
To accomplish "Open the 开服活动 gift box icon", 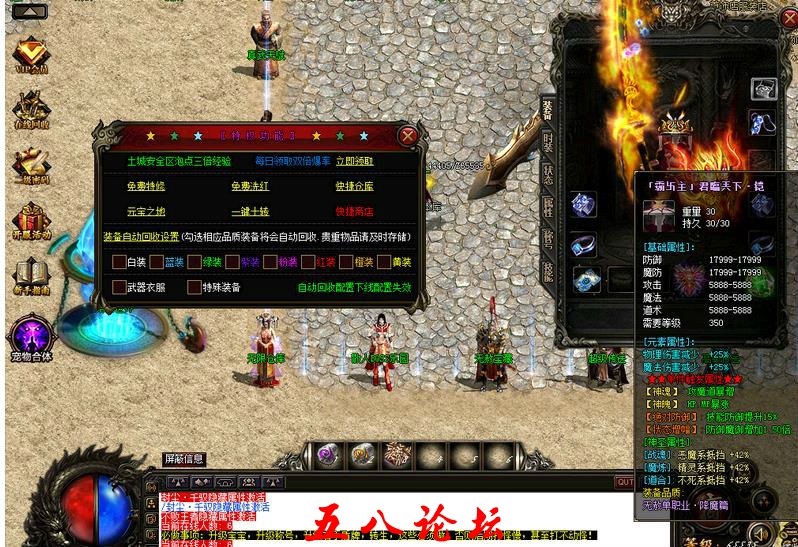I will 31,222.
